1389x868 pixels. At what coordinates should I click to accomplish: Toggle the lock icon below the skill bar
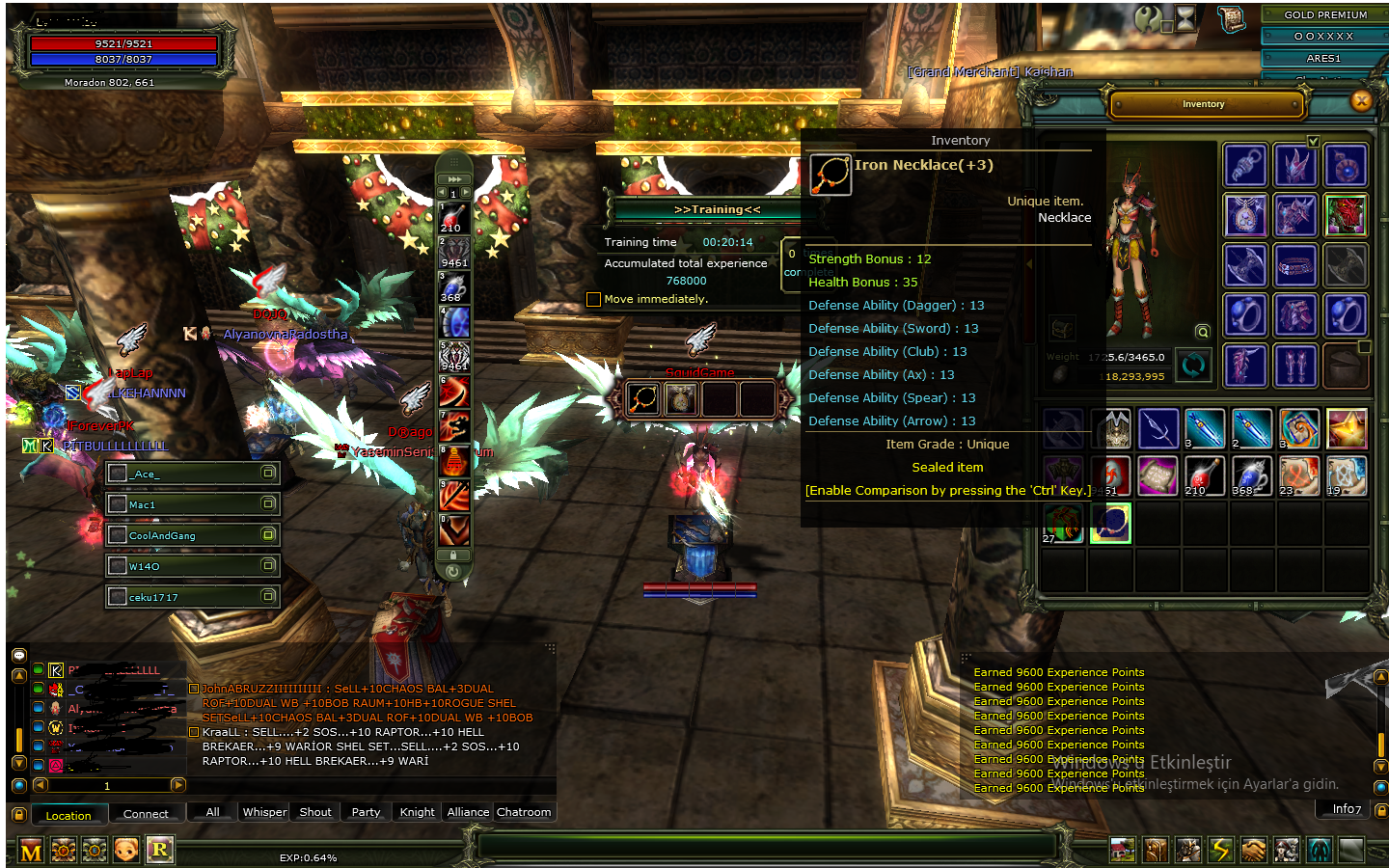point(453,555)
